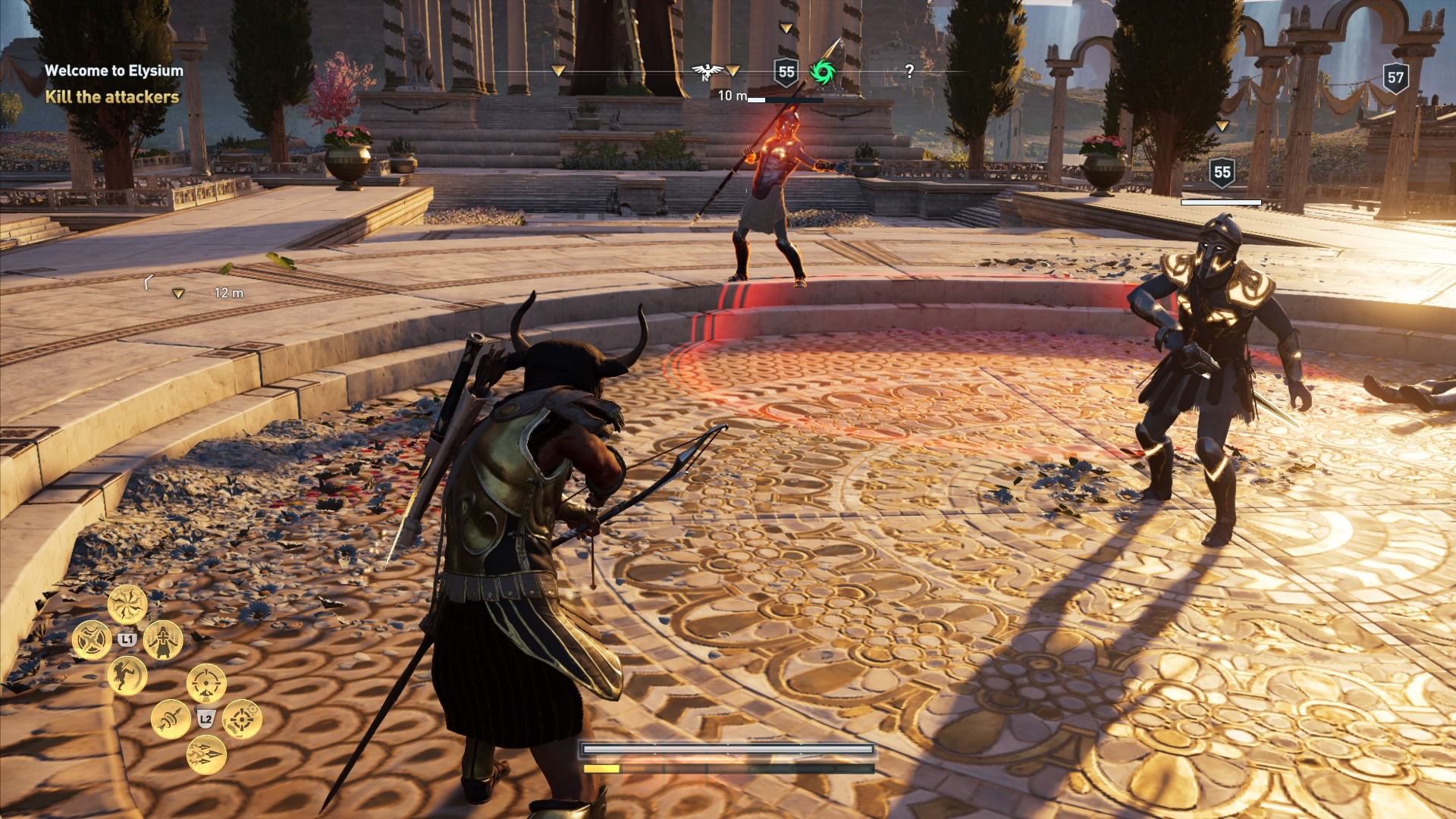Select the shield-star melee ability

tap(93, 639)
